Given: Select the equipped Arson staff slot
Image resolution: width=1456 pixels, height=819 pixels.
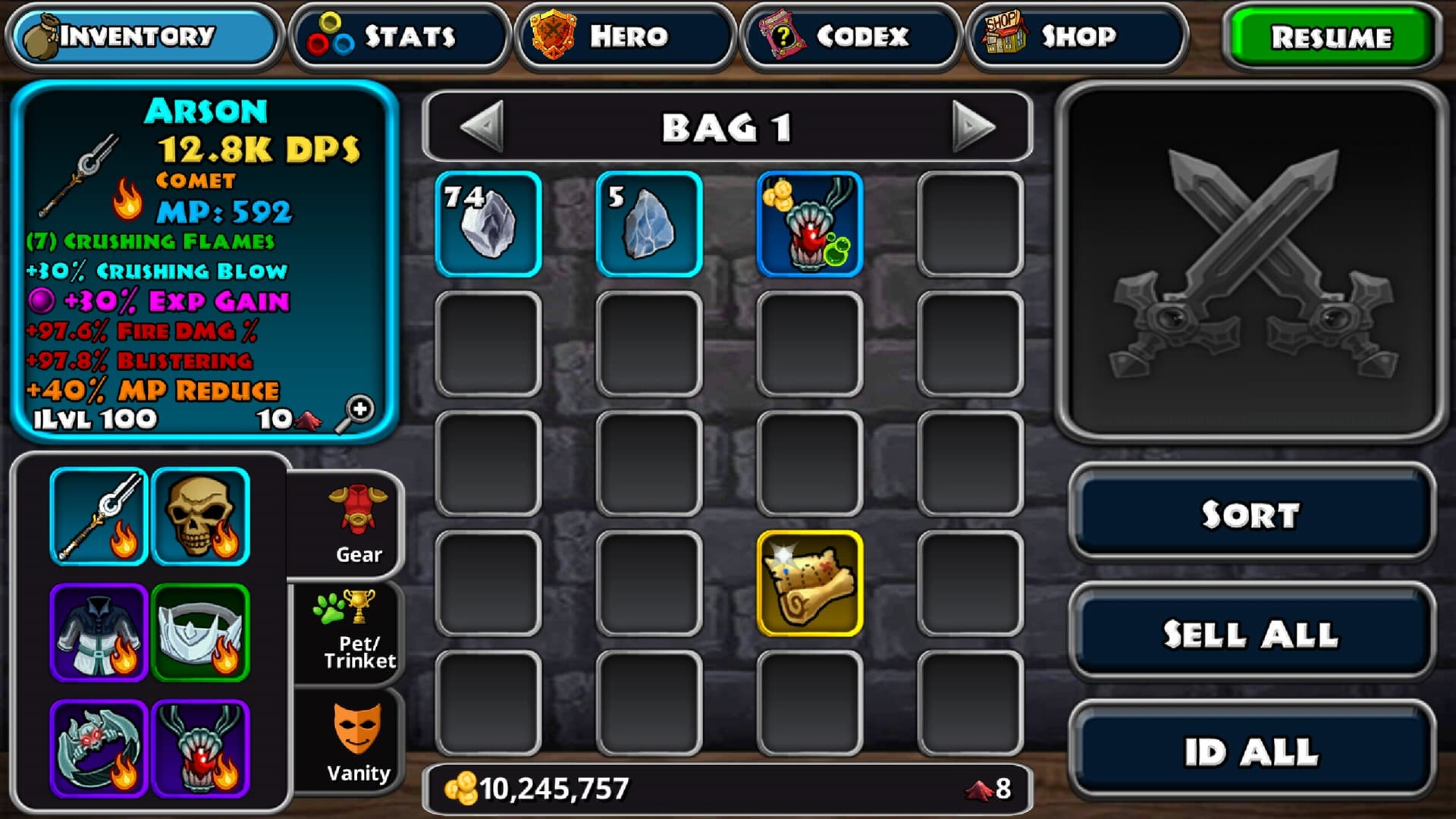Looking at the screenshot, I should (x=99, y=516).
